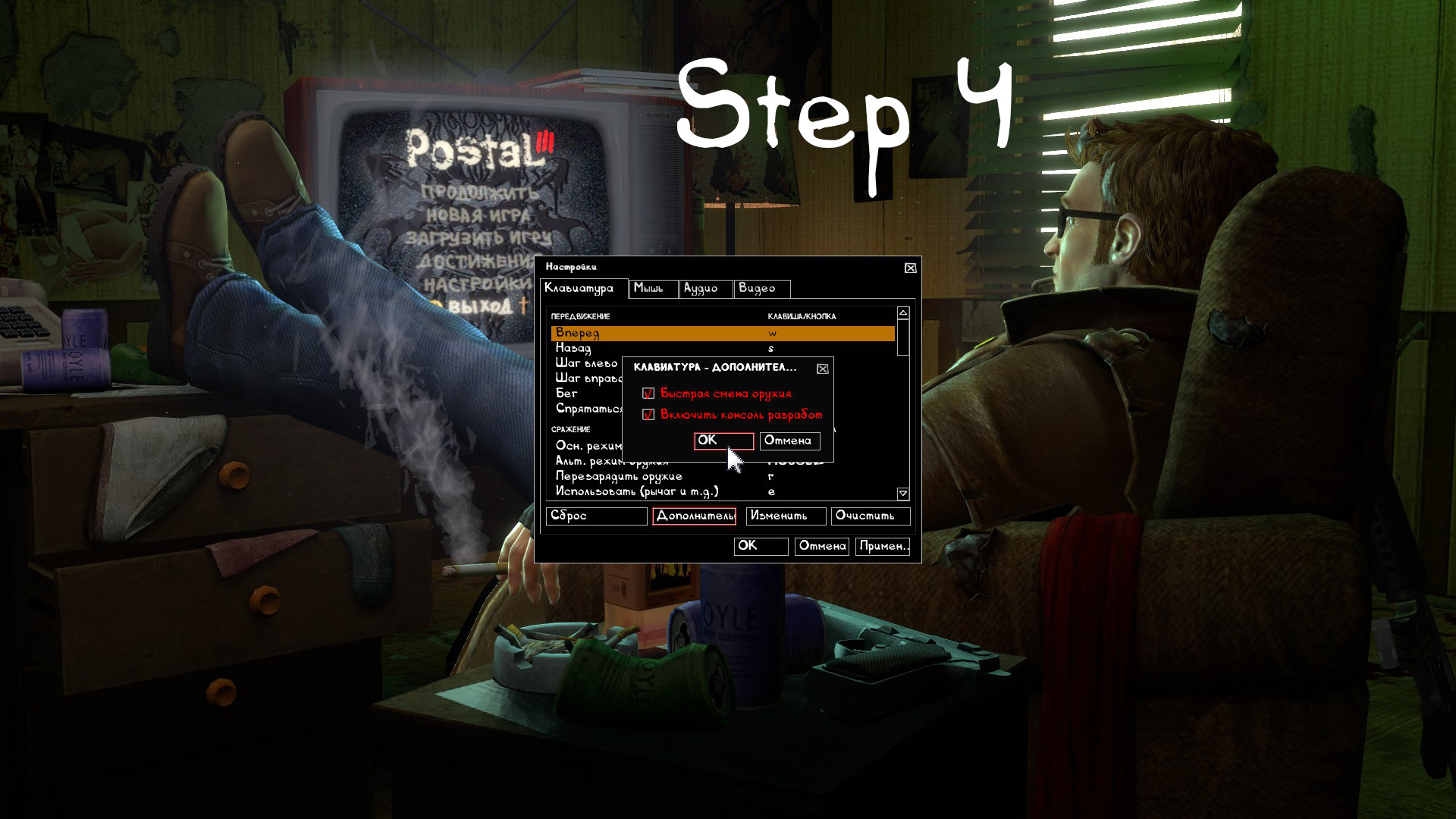Click the scrollbar down arrow icon
Viewport: 1456px width, 819px height.
point(902,493)
